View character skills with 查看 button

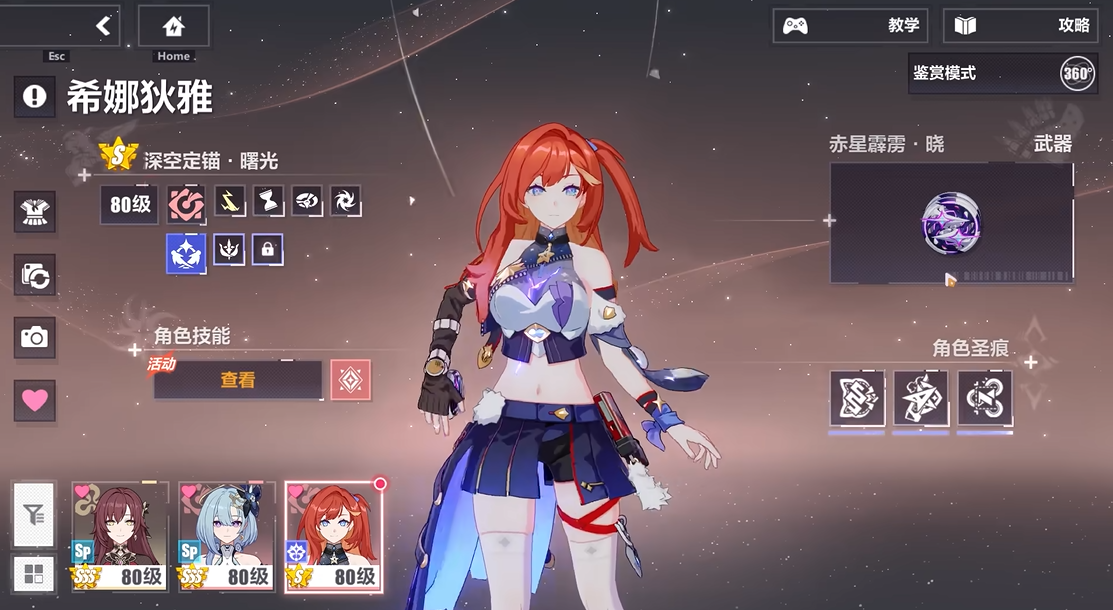pos(238,380)
